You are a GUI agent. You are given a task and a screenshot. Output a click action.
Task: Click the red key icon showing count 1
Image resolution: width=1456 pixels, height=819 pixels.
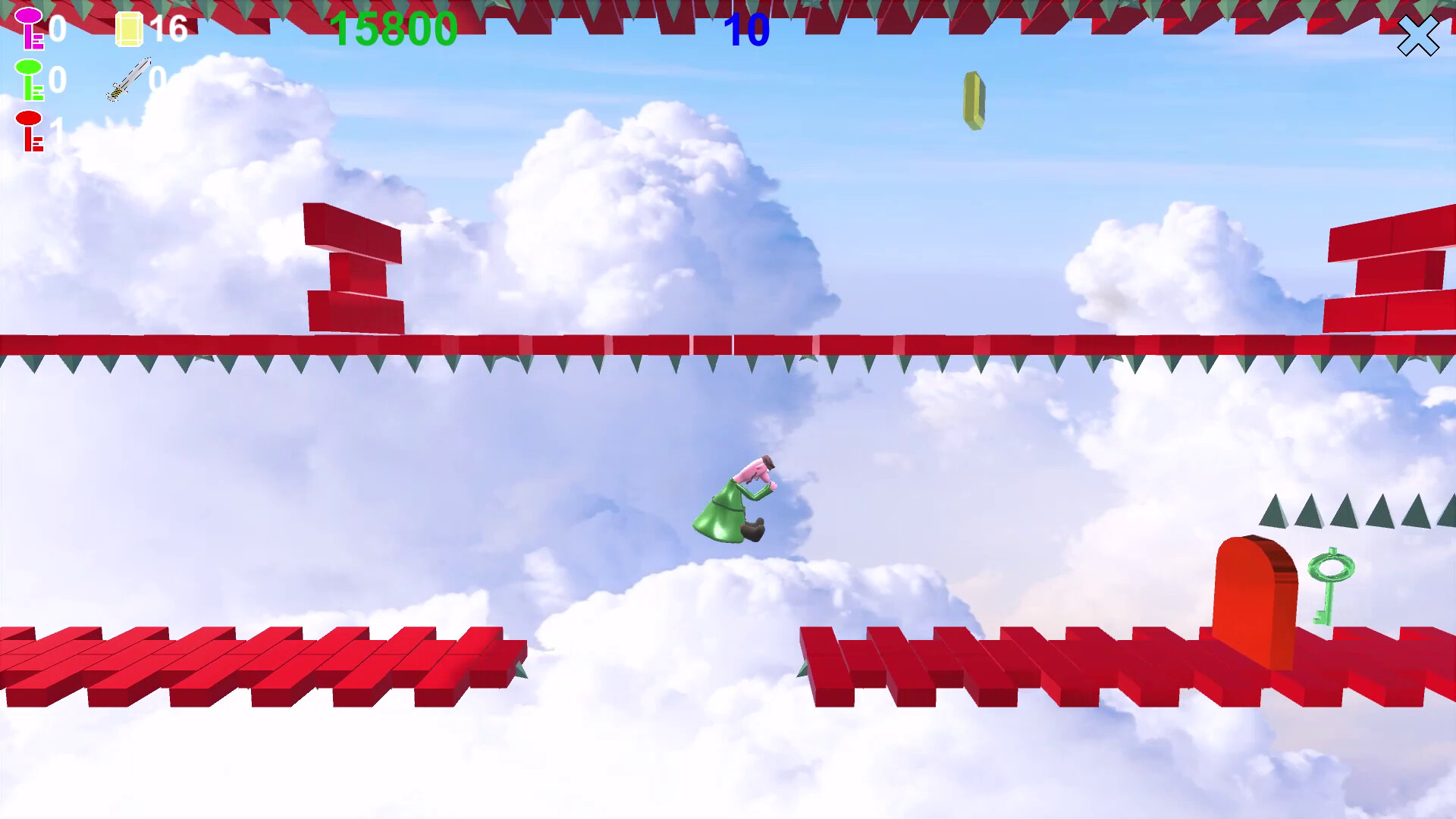click(x=30, y=129)
